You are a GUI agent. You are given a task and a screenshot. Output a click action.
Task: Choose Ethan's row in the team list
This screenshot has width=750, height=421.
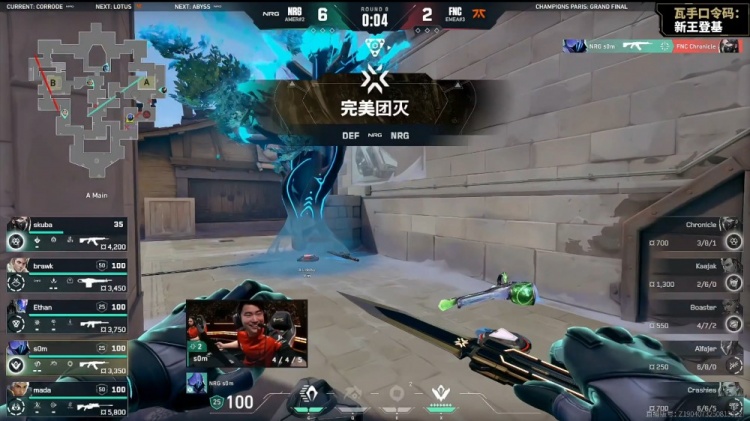[x=67, y=315]
